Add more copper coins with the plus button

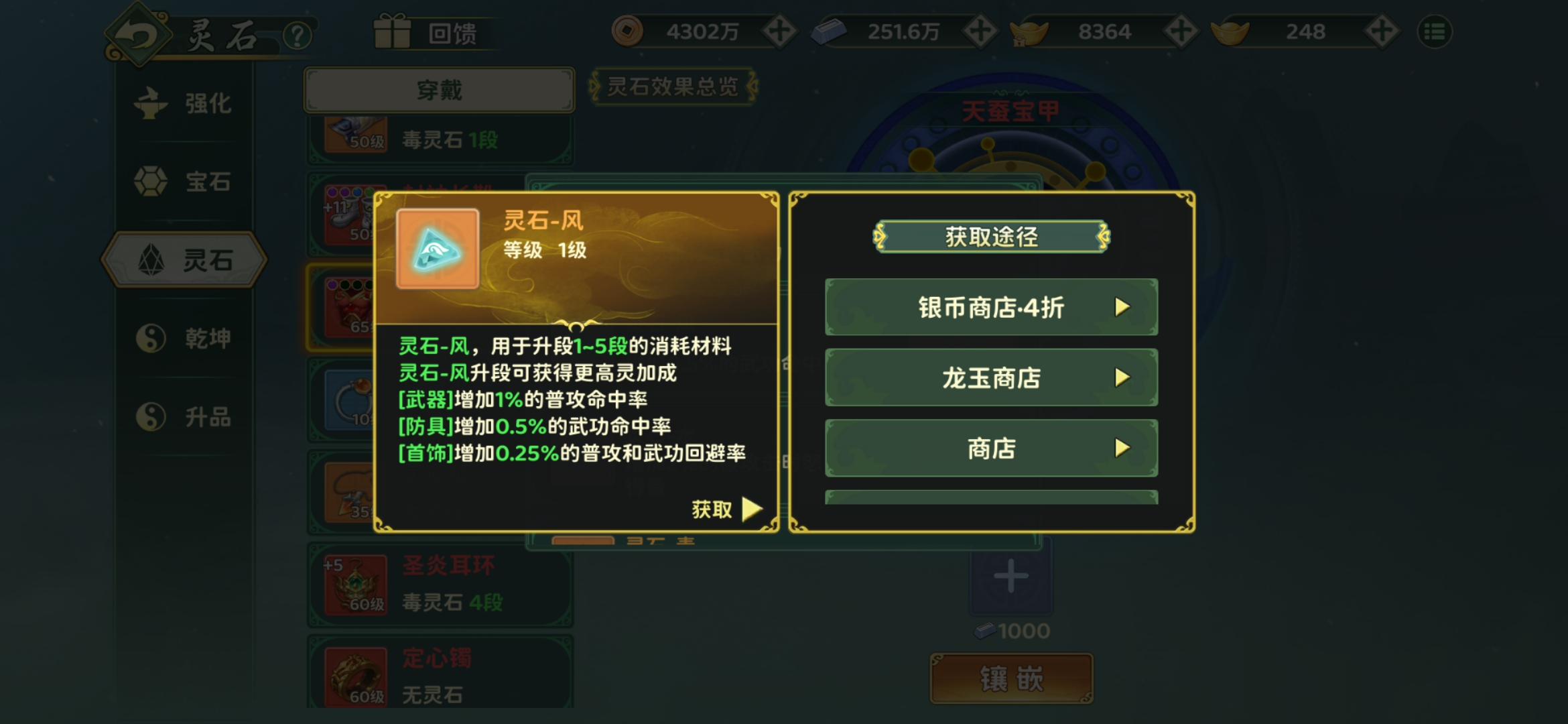(779, 32)
